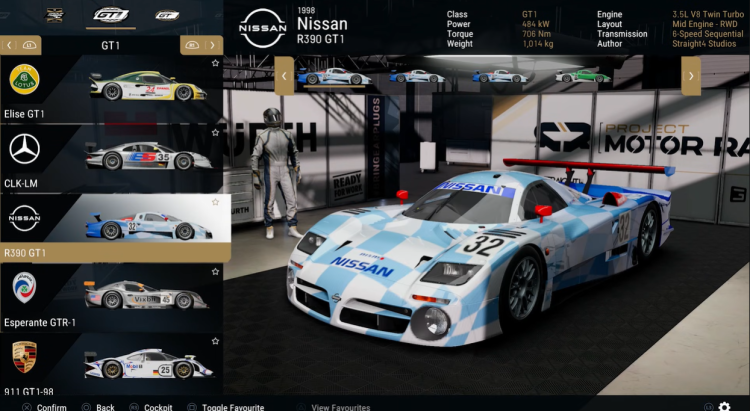
Task: Open settings via the gear icon
Action: coord(724,407)
